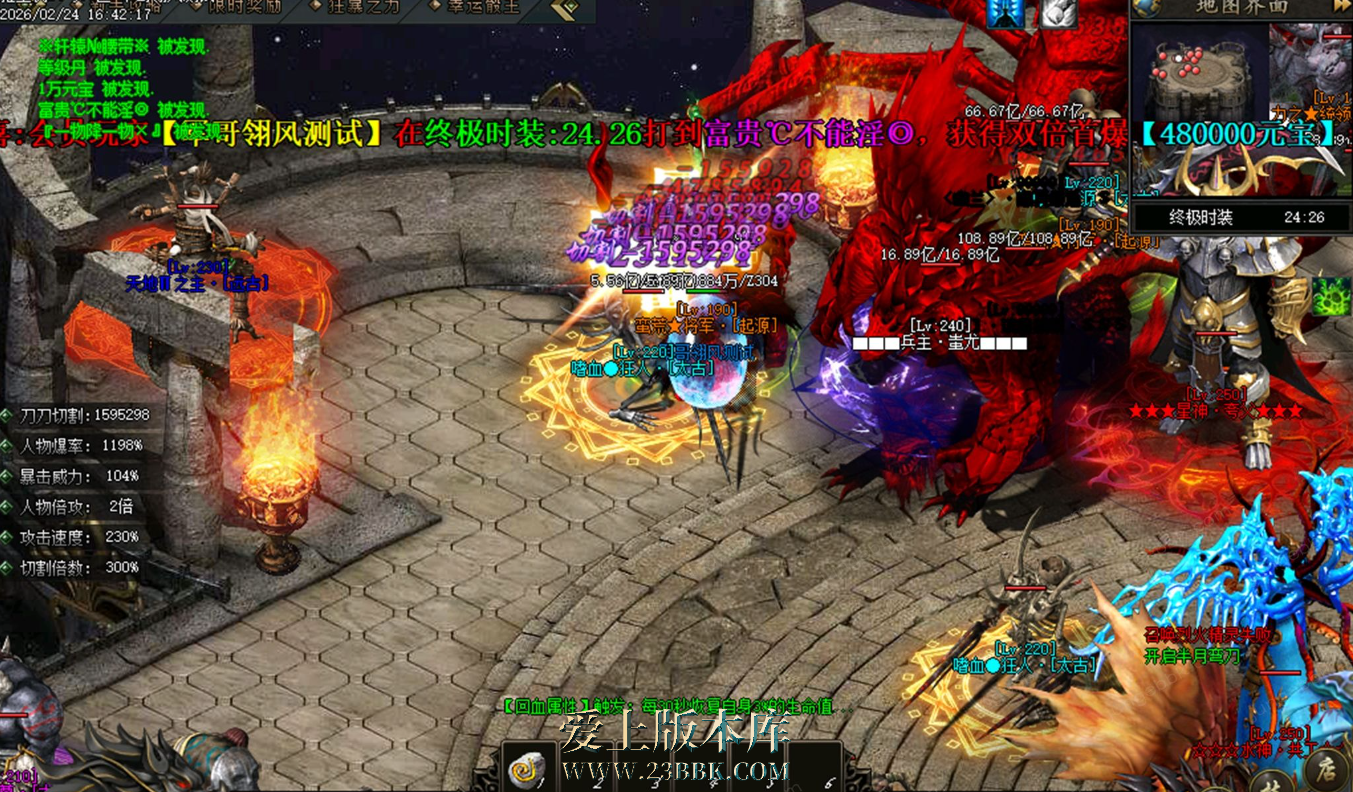This screenshot has height=792, width=1353.
Task: Click the diamond icon beside 狂暴之力
Action: pos(318,8)
